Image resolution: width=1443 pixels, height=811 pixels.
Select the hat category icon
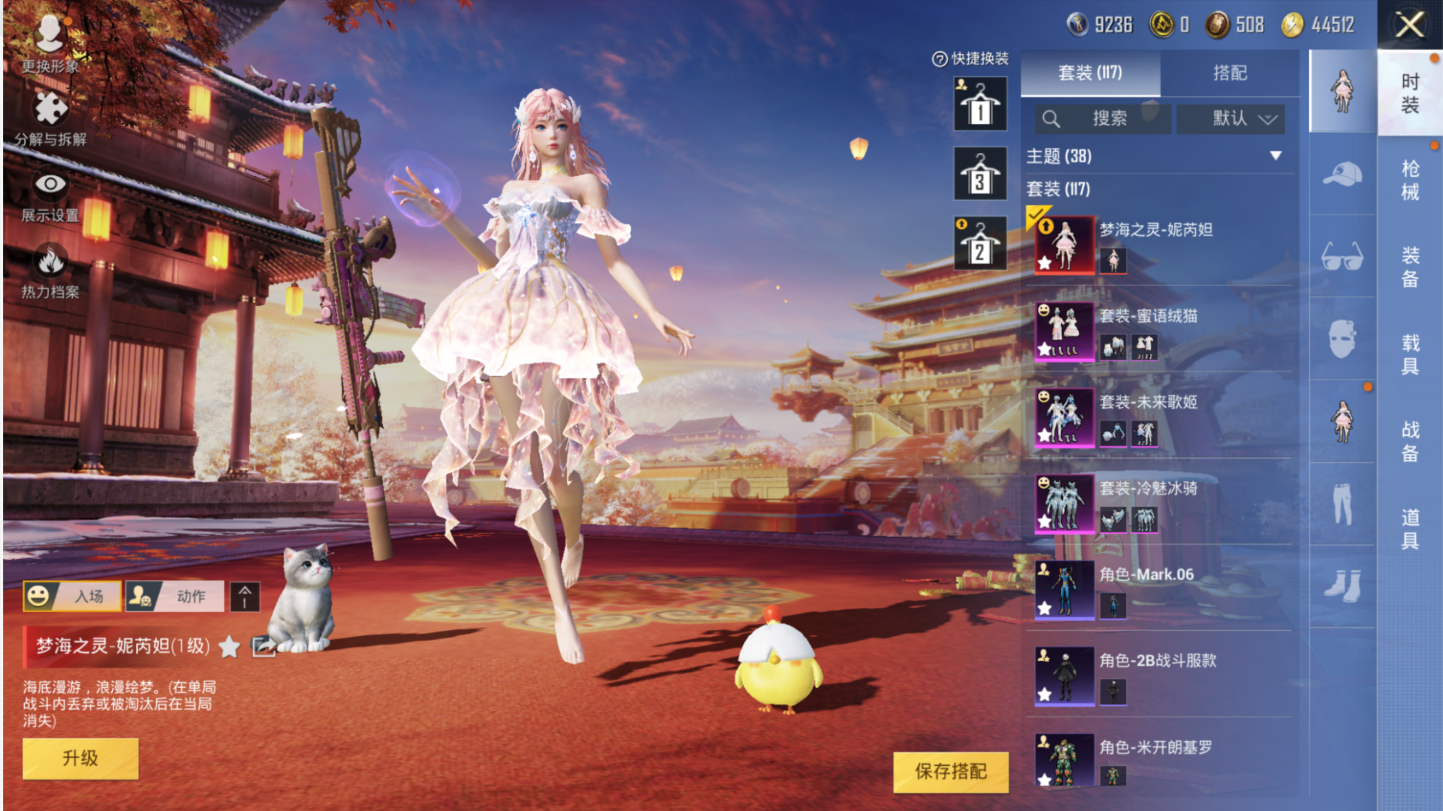pos(1342,174)
